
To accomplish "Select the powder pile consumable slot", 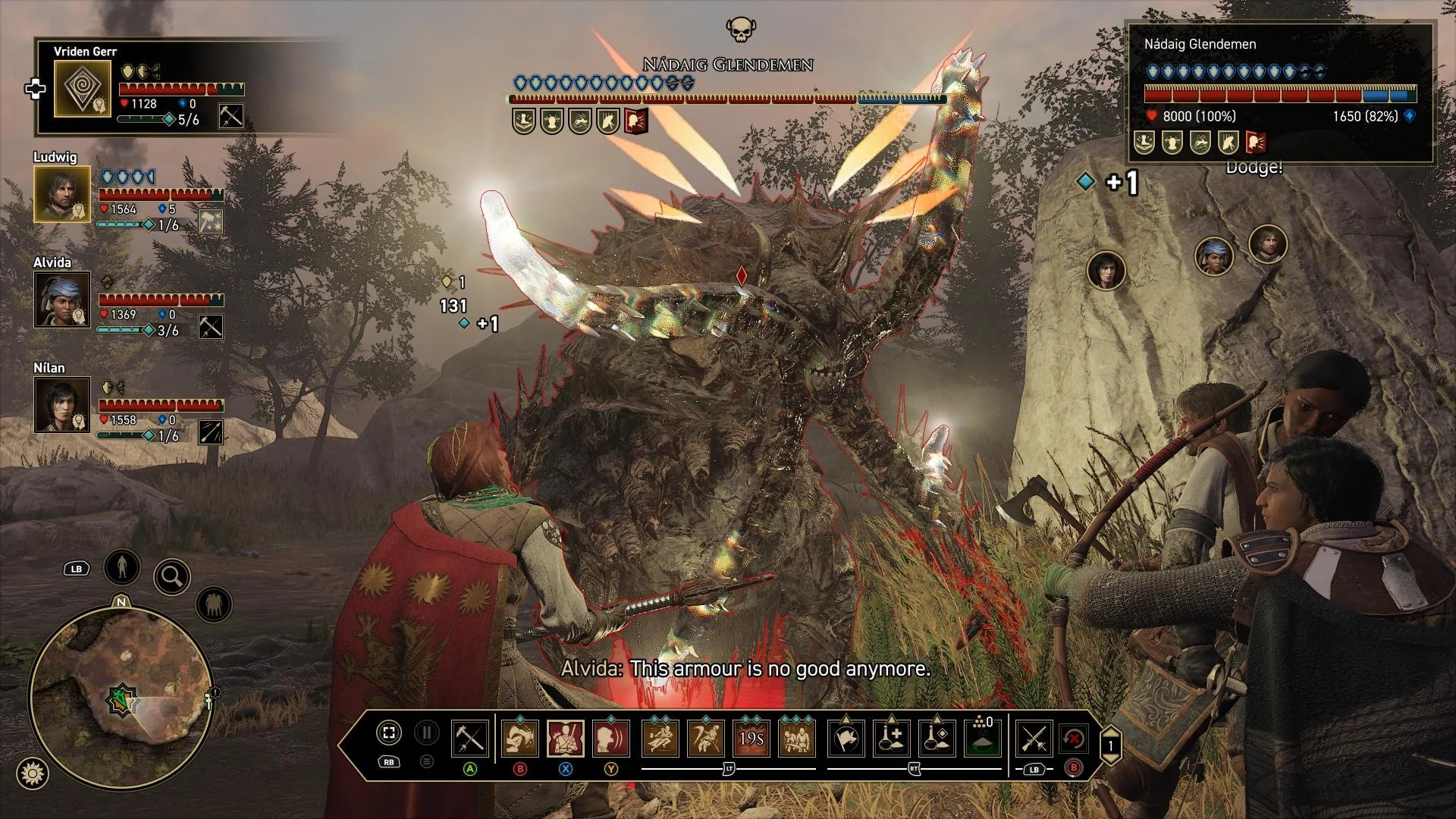I will pyautogui.click(x=982, y=738).
